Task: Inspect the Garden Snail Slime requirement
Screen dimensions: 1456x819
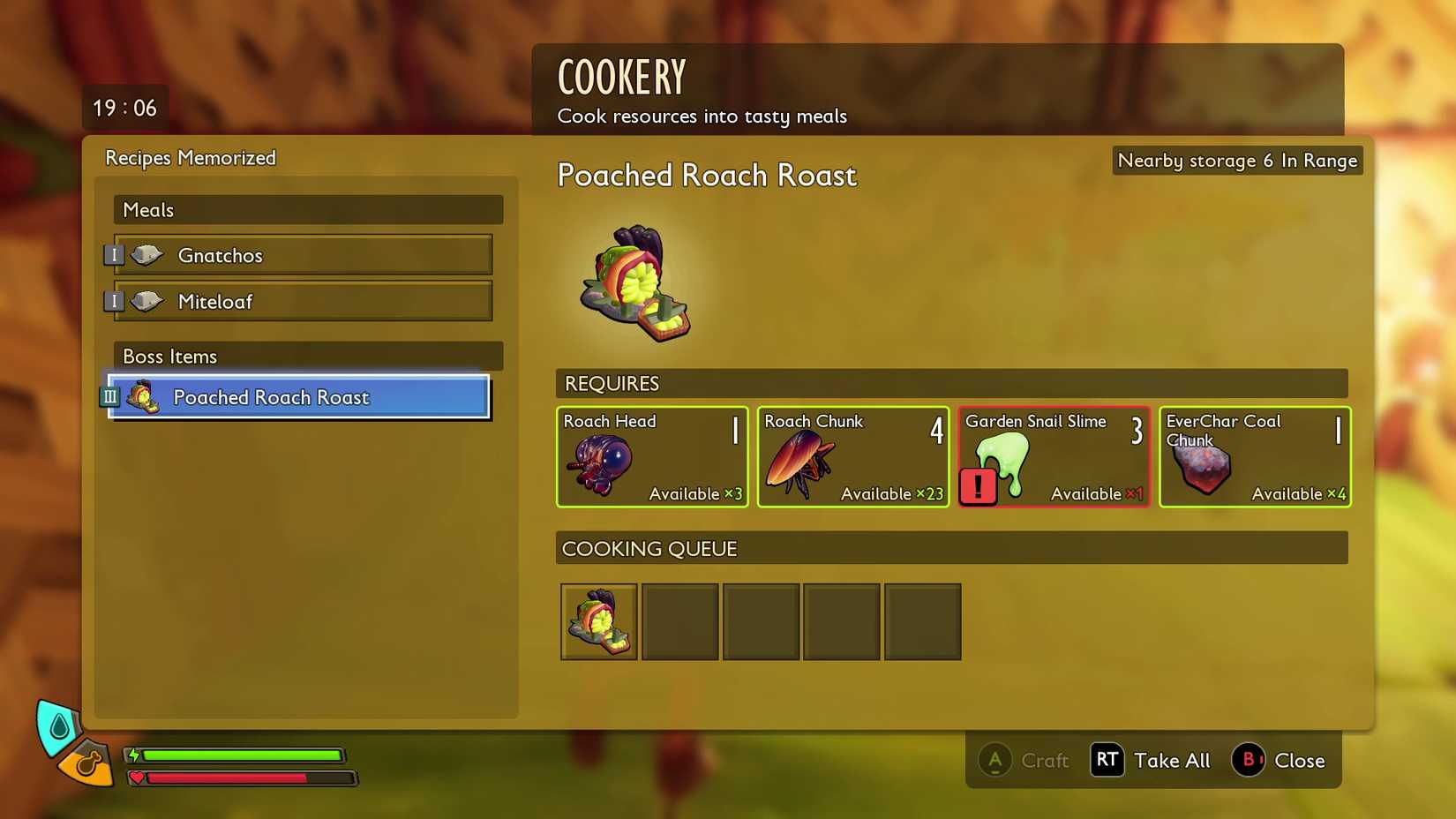Action: 1054,456
